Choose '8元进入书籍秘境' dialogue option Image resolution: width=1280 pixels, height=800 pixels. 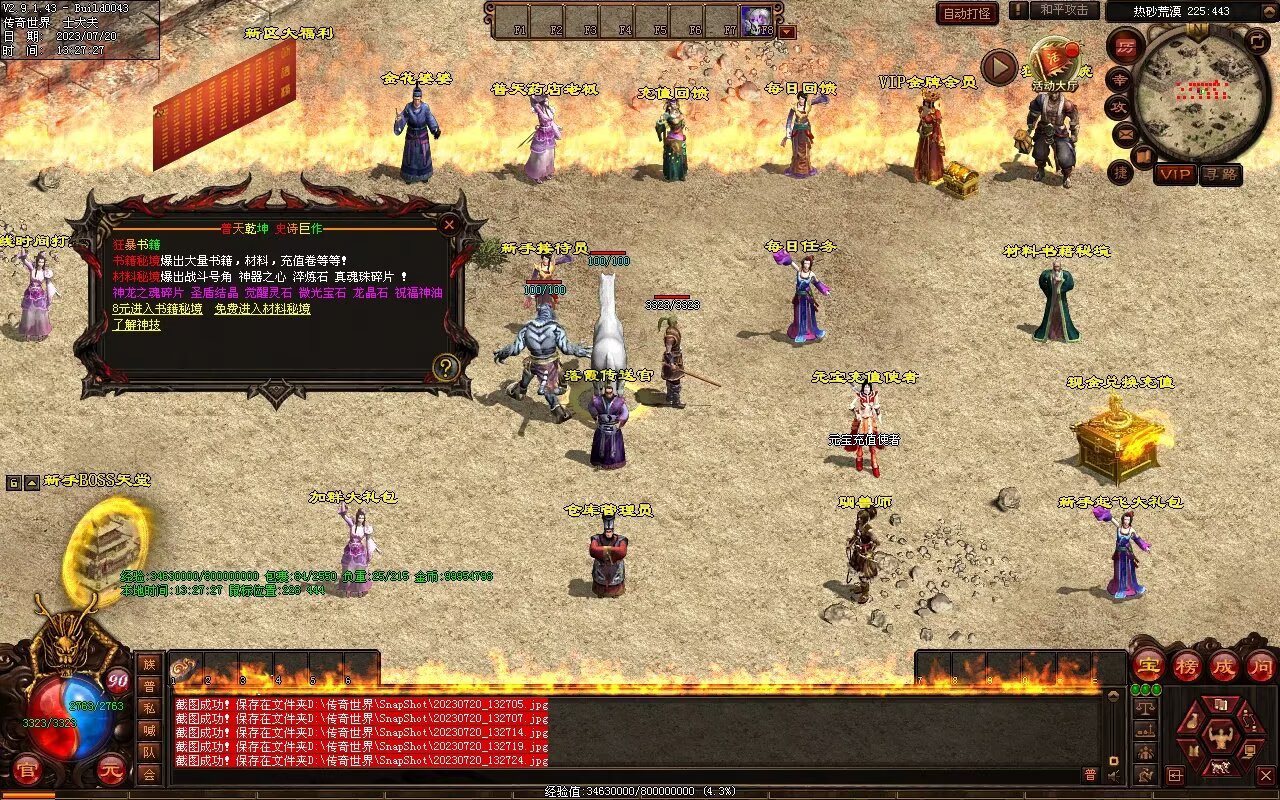[x=157, y=309]
